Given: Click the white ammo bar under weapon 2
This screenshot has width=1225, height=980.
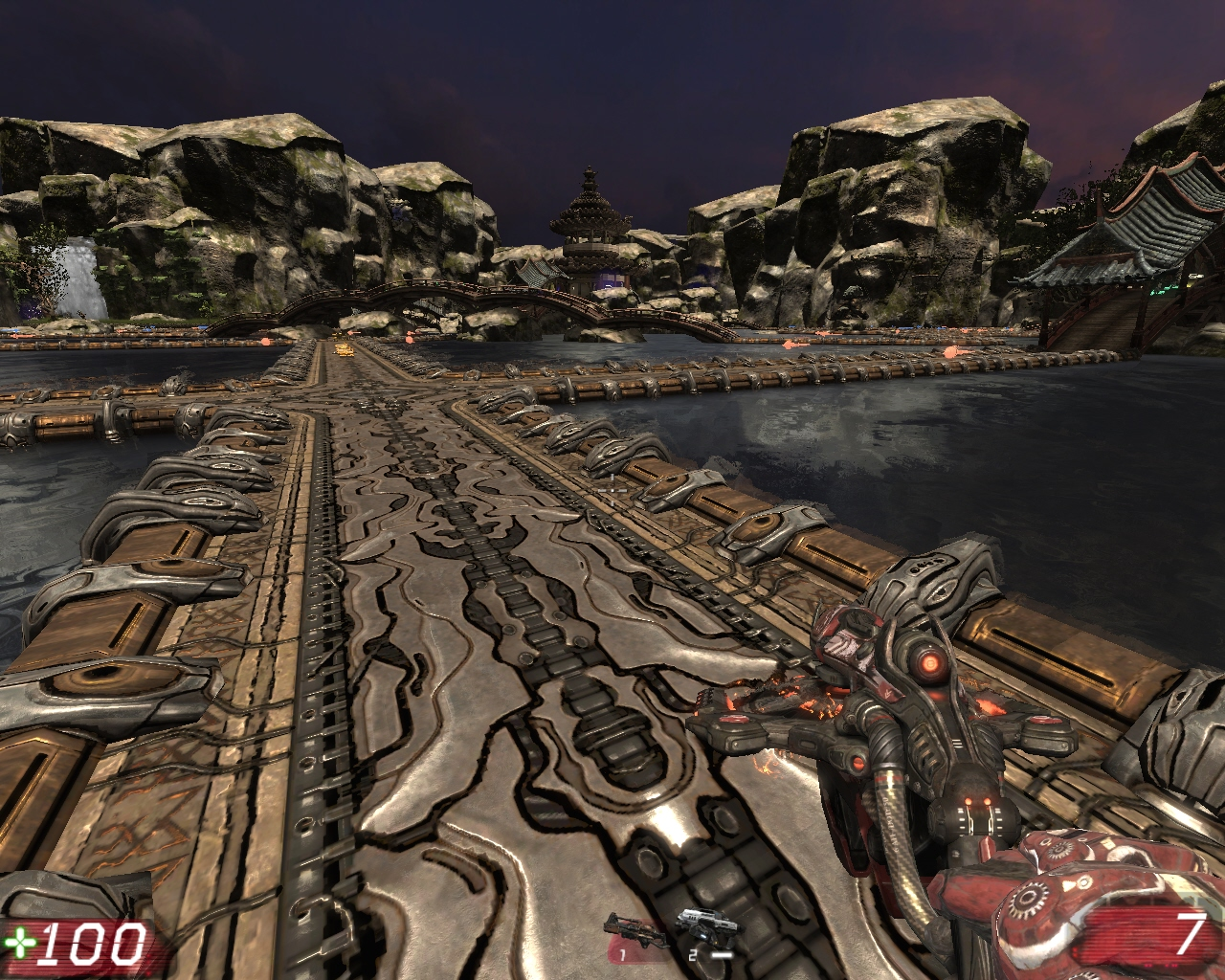Looking at the screenshot, I should [x=724, y=954].
